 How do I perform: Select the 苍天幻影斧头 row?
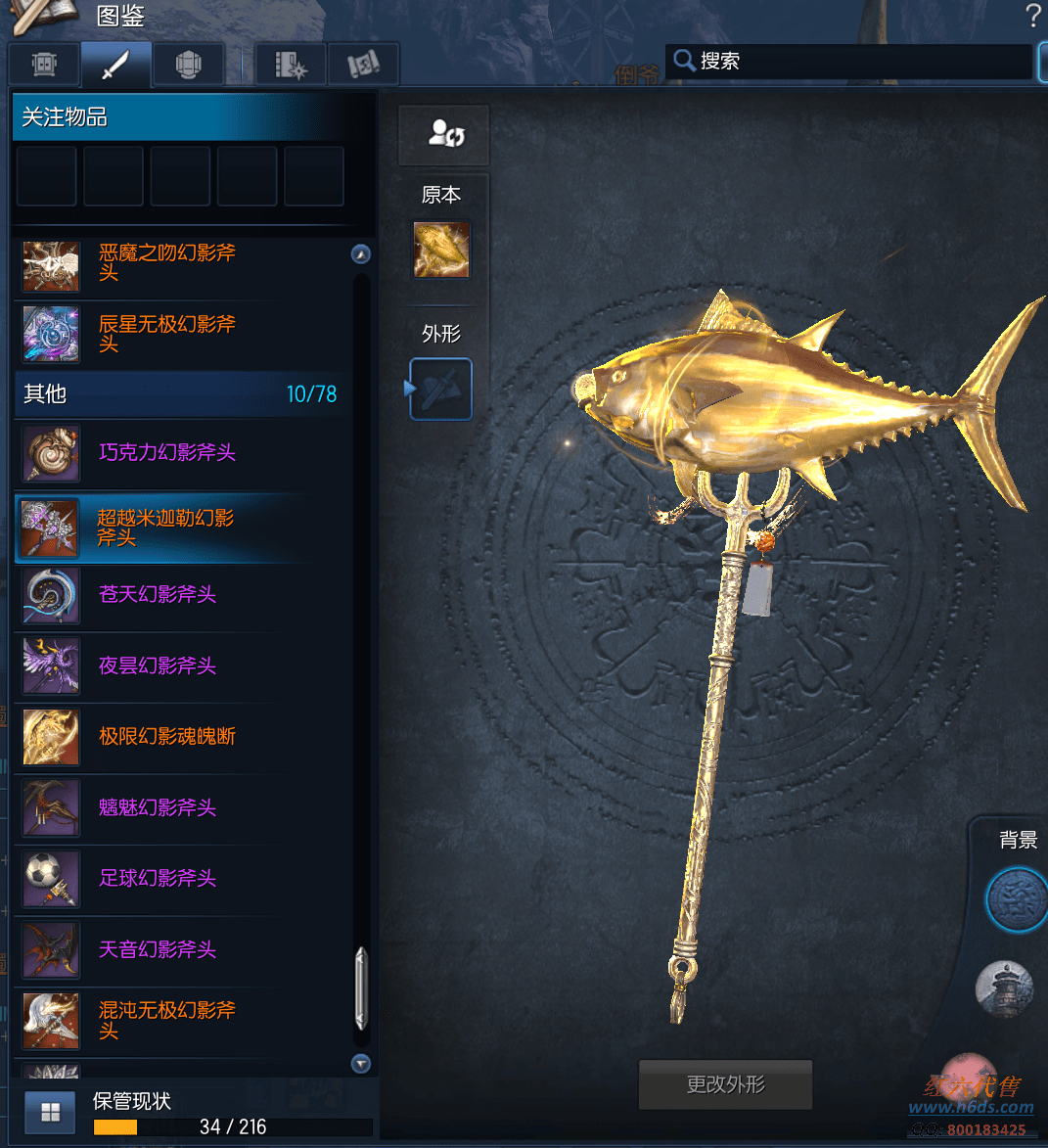pyautogui.click(x=158, y=594)
